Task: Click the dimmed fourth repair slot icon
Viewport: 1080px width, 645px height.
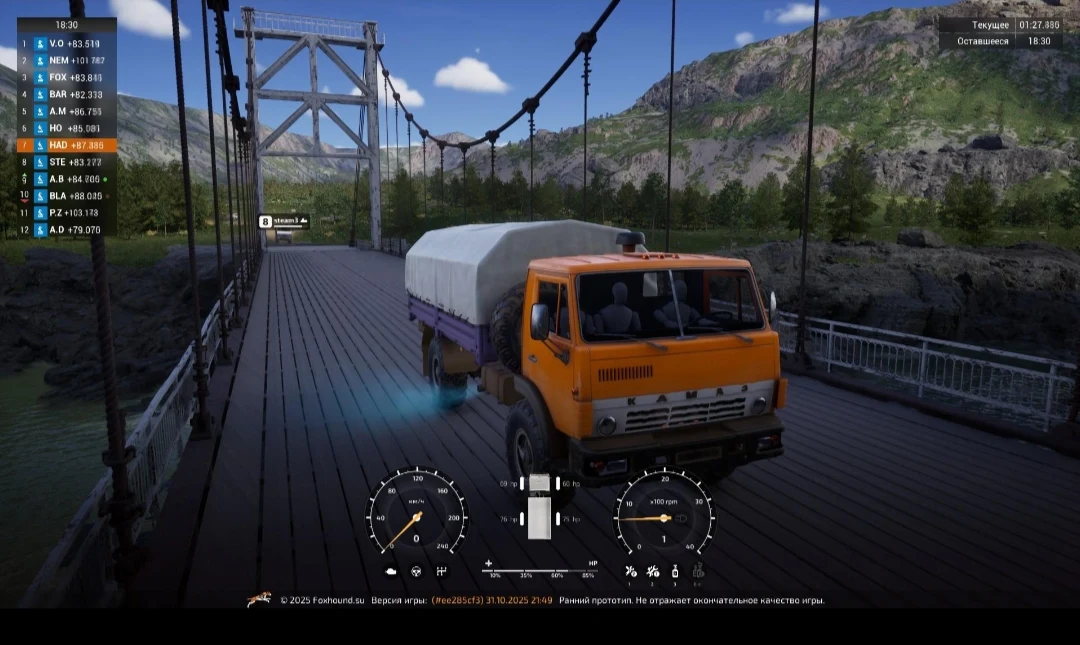Action: [698, 571]
